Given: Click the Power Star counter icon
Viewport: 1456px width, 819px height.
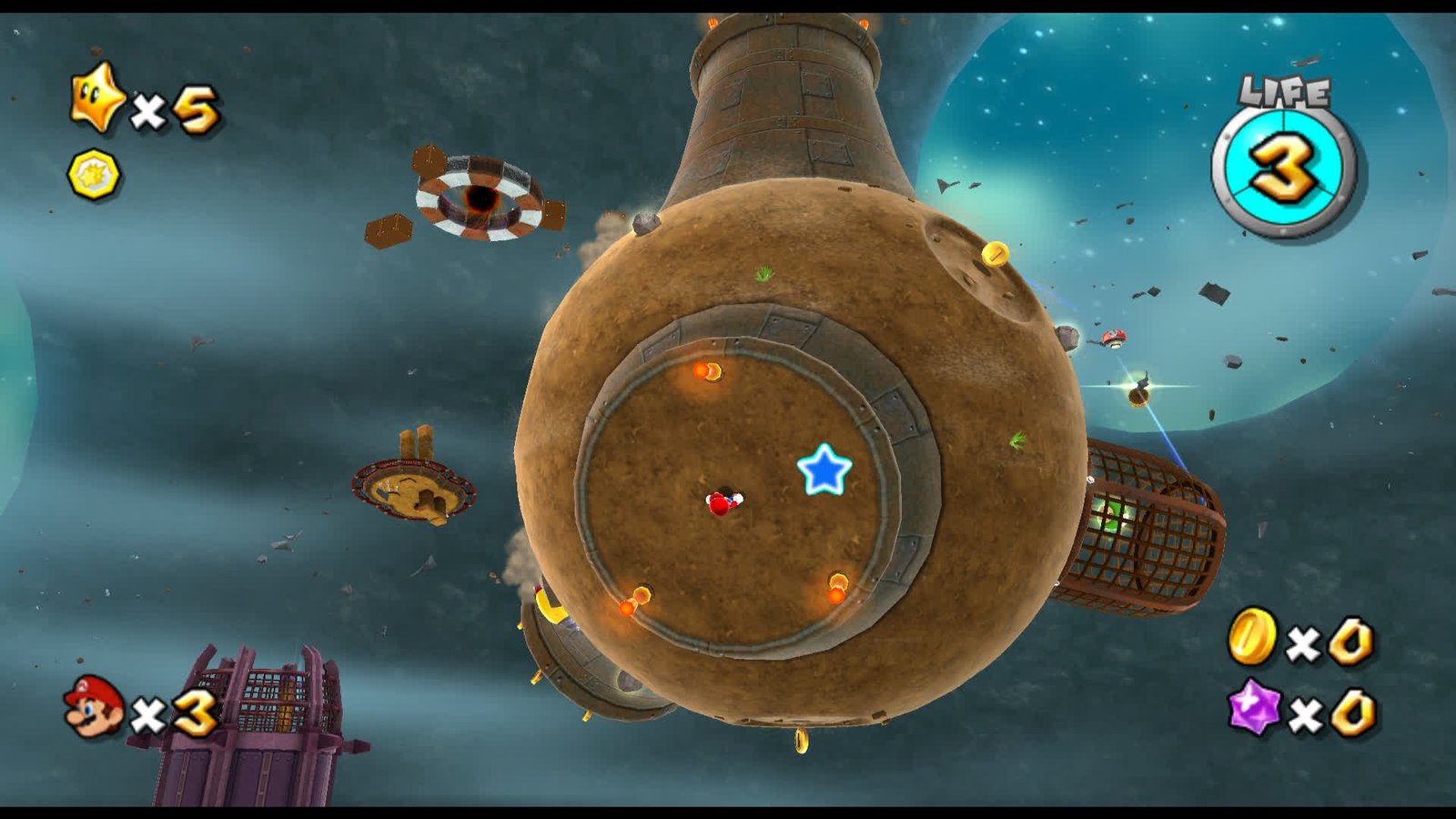Looking at the screenshot, I should pos(97,97).
